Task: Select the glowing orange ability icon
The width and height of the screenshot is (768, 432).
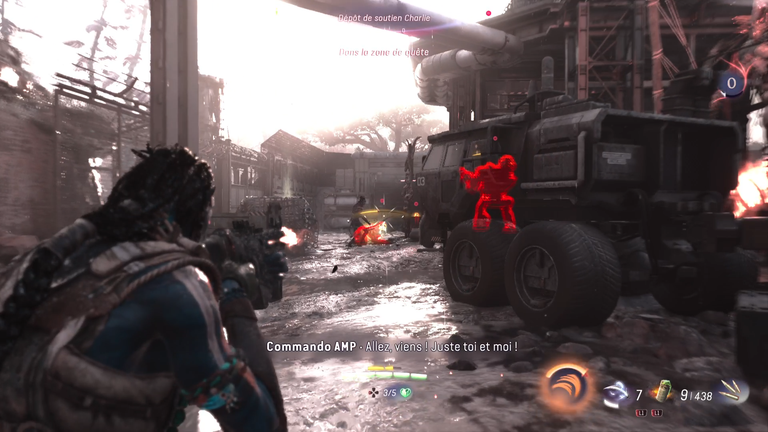Action: [566, 387]
